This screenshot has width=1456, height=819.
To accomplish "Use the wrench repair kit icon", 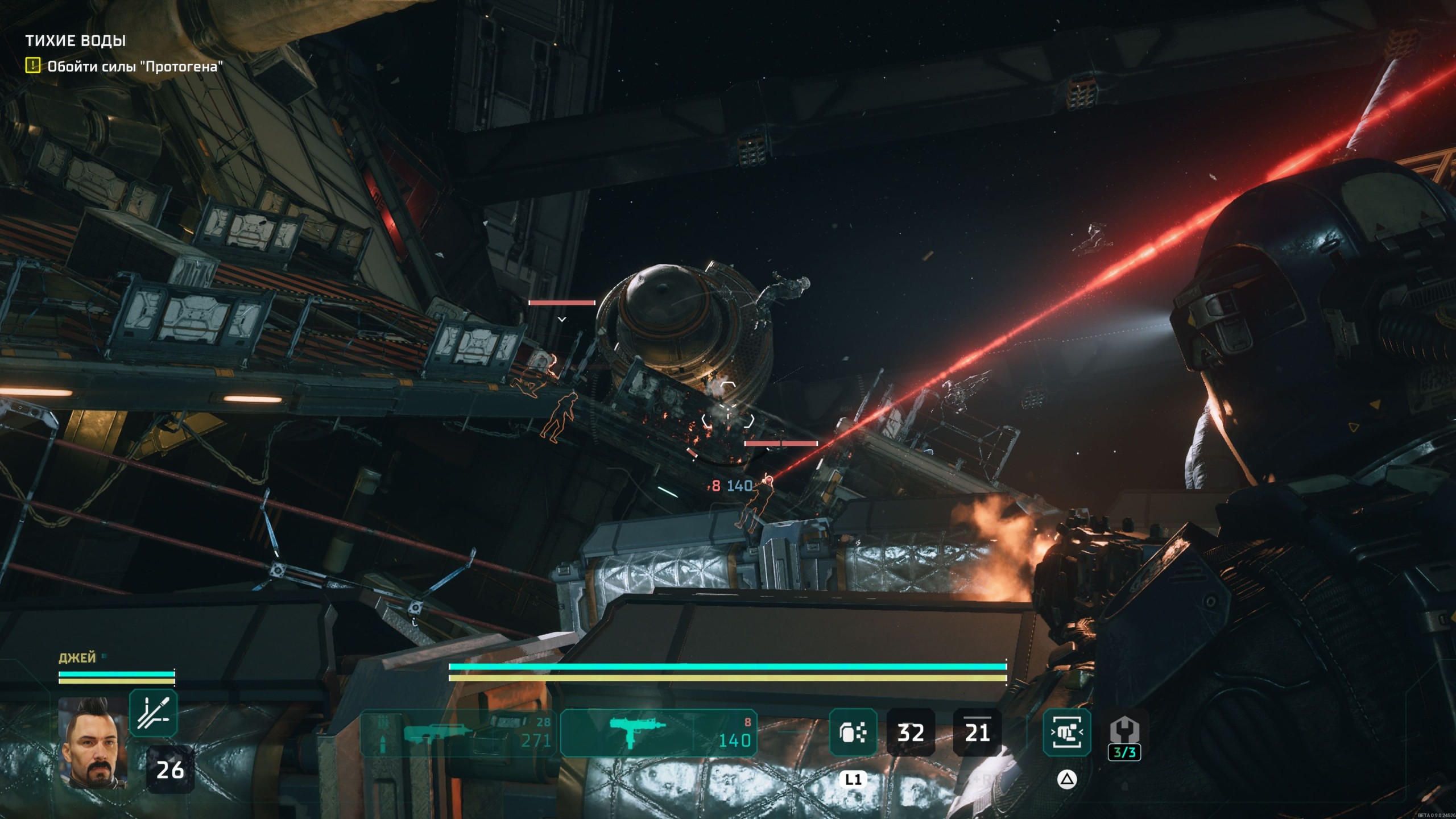I will (1124, 732).
